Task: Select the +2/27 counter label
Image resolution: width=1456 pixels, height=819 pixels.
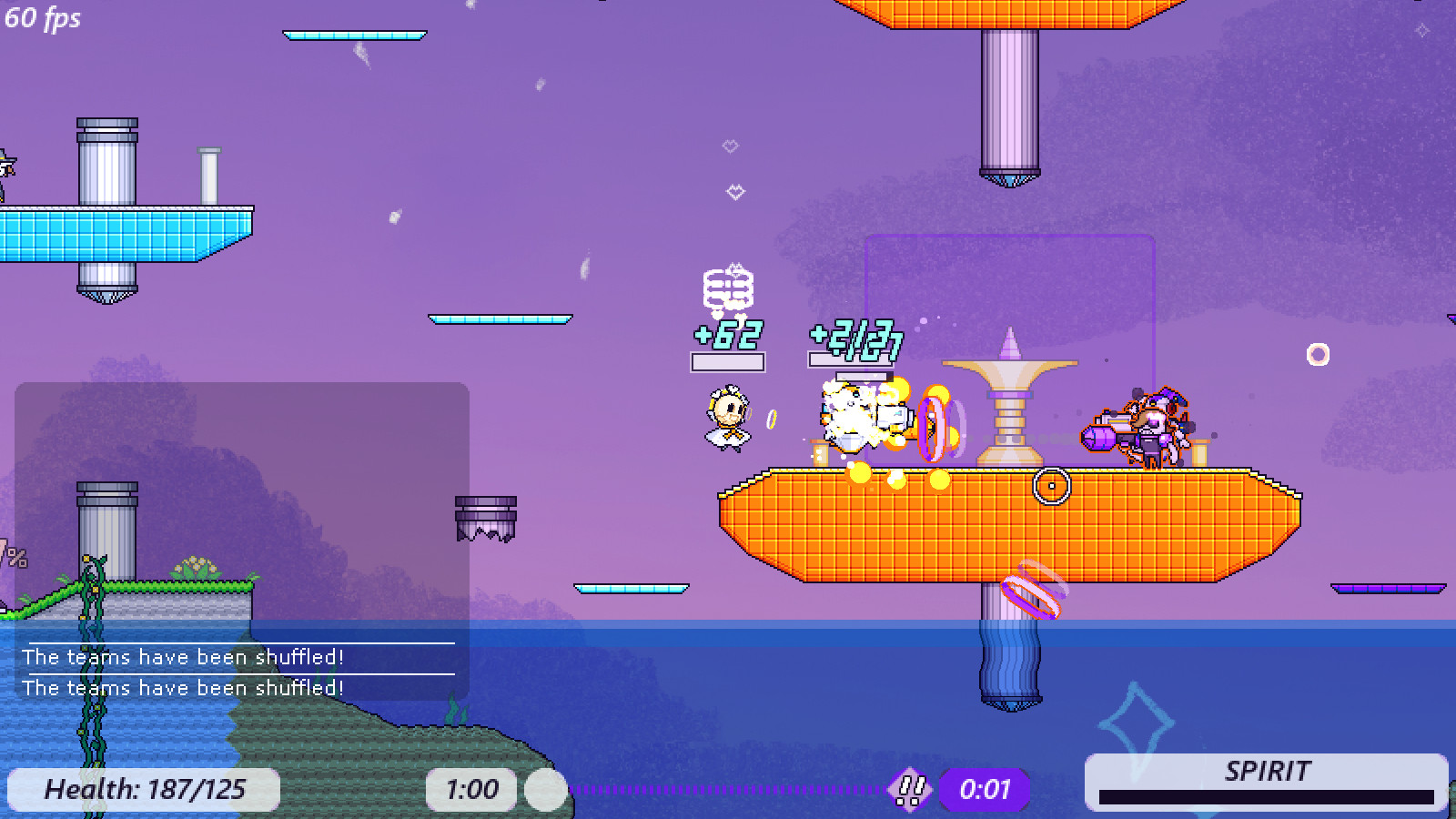Action: tap(854, 339)
